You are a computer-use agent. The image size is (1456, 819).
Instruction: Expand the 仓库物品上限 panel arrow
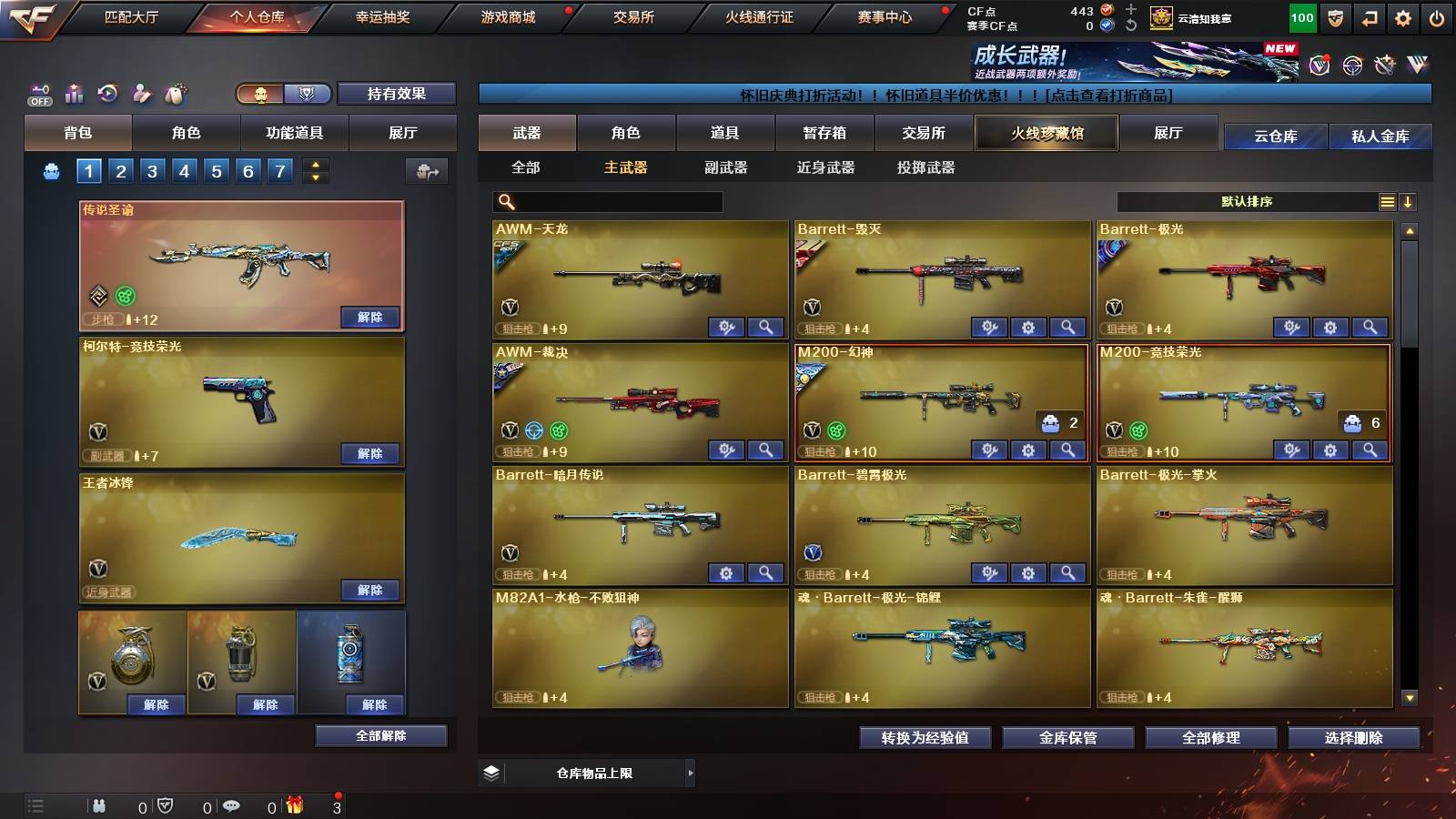(x=692, y=772)
